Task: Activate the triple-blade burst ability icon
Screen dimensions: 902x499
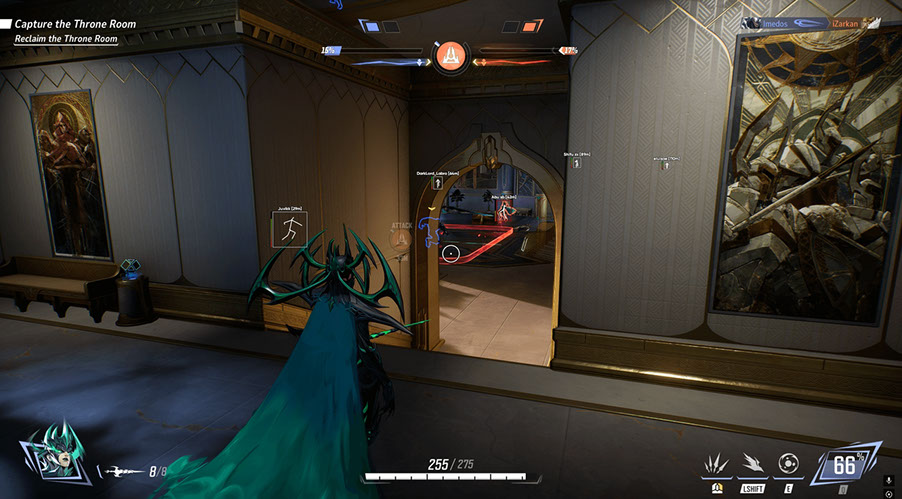Action: (718, 463)
